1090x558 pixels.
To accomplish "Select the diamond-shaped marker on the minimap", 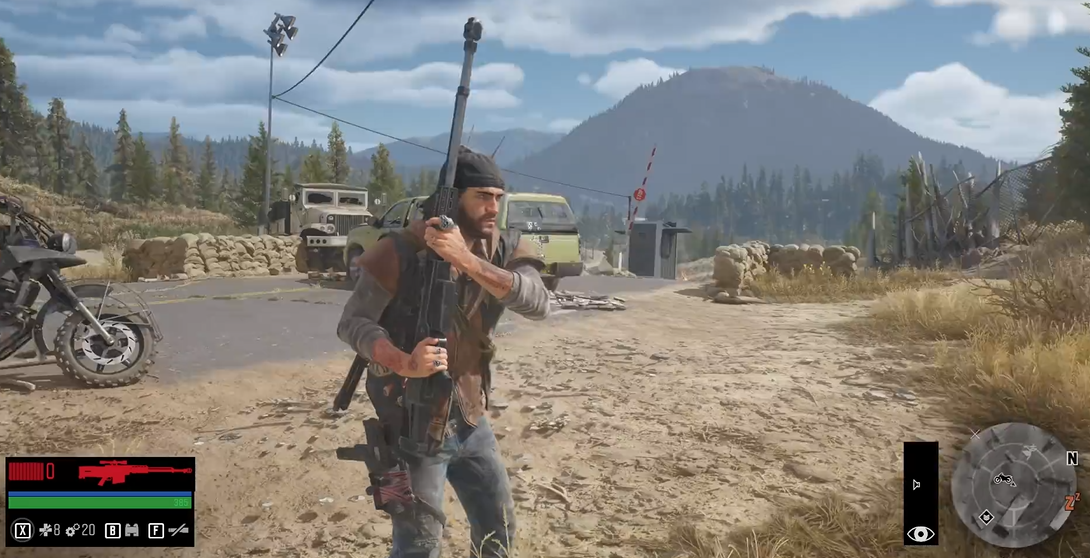I will [x=985, y=517].
